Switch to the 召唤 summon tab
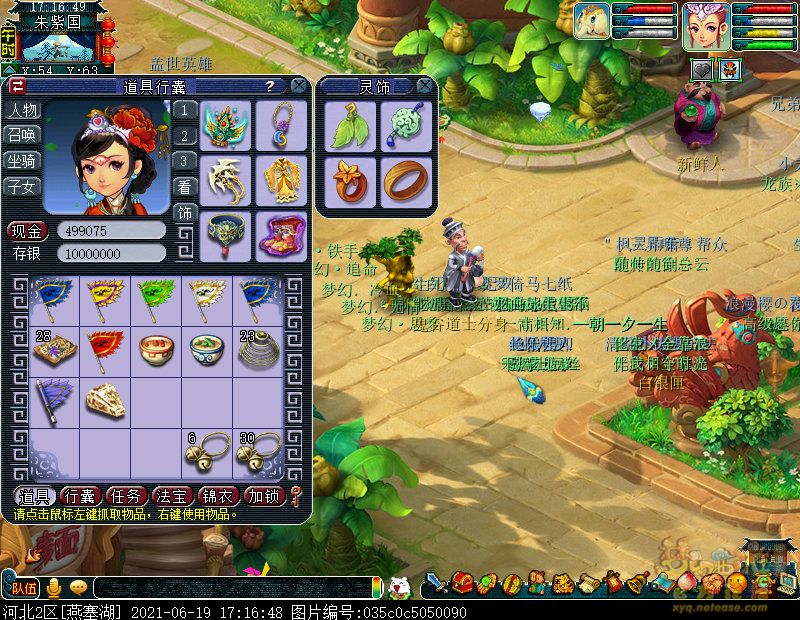Image resolution: width=800 pixels, height=620 pixels. coord(23,135)
